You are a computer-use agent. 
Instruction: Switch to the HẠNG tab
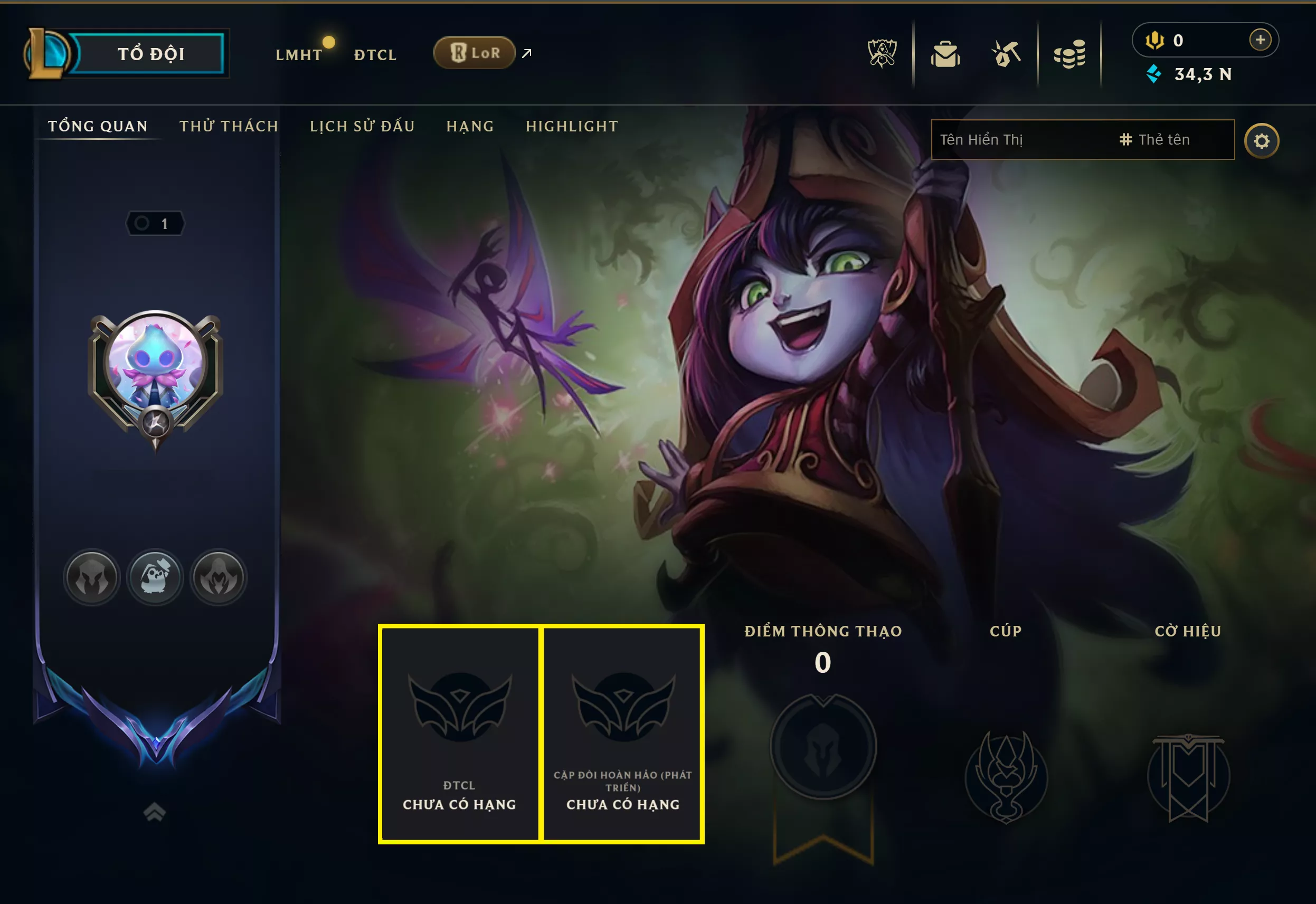point(471,126)
